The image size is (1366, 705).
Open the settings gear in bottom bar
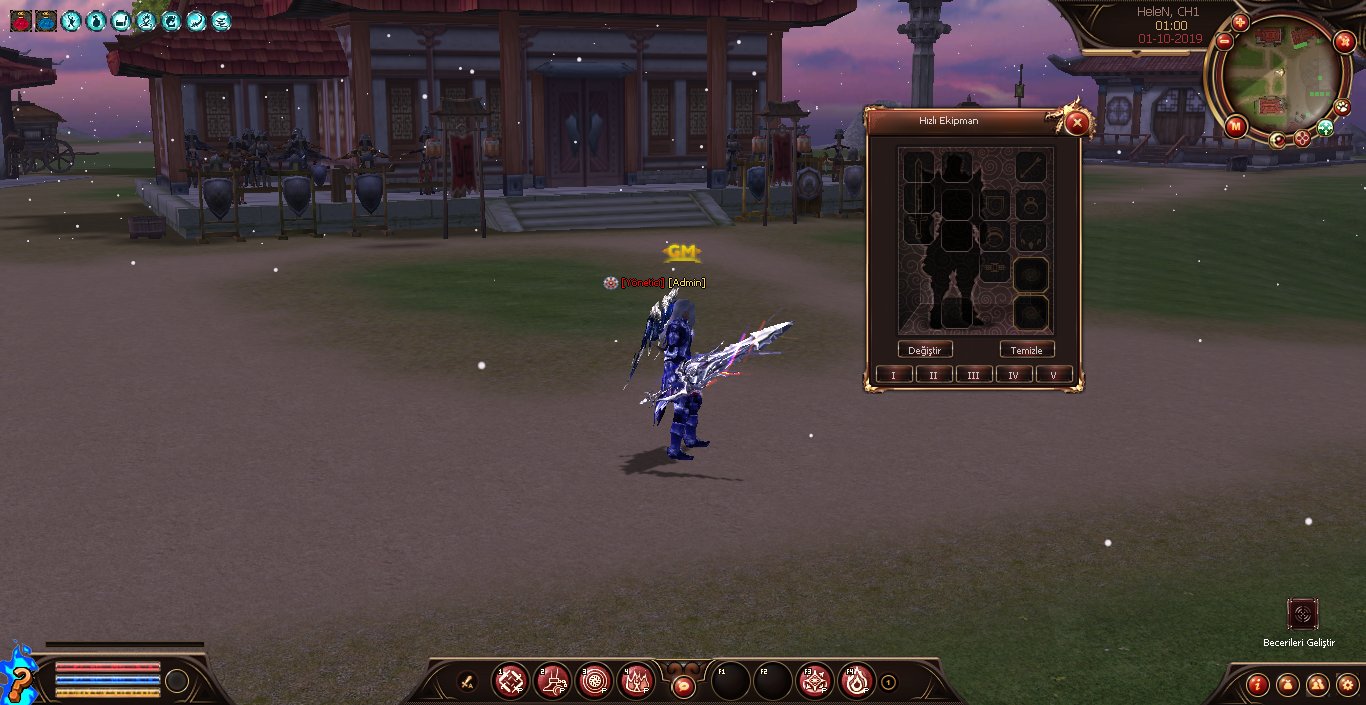coord(1346,684)
